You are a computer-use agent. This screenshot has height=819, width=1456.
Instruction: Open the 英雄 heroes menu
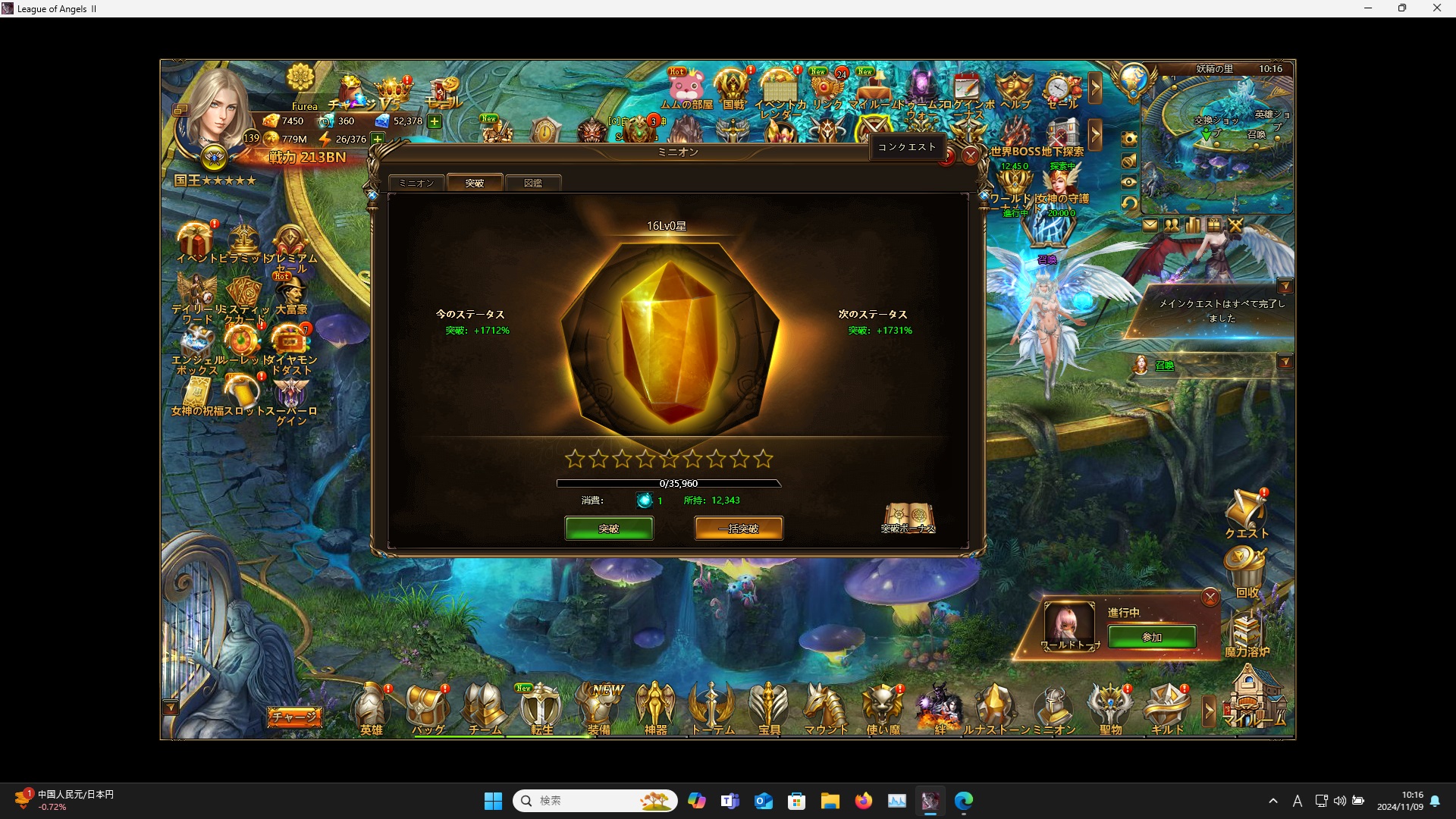point(372,710)
